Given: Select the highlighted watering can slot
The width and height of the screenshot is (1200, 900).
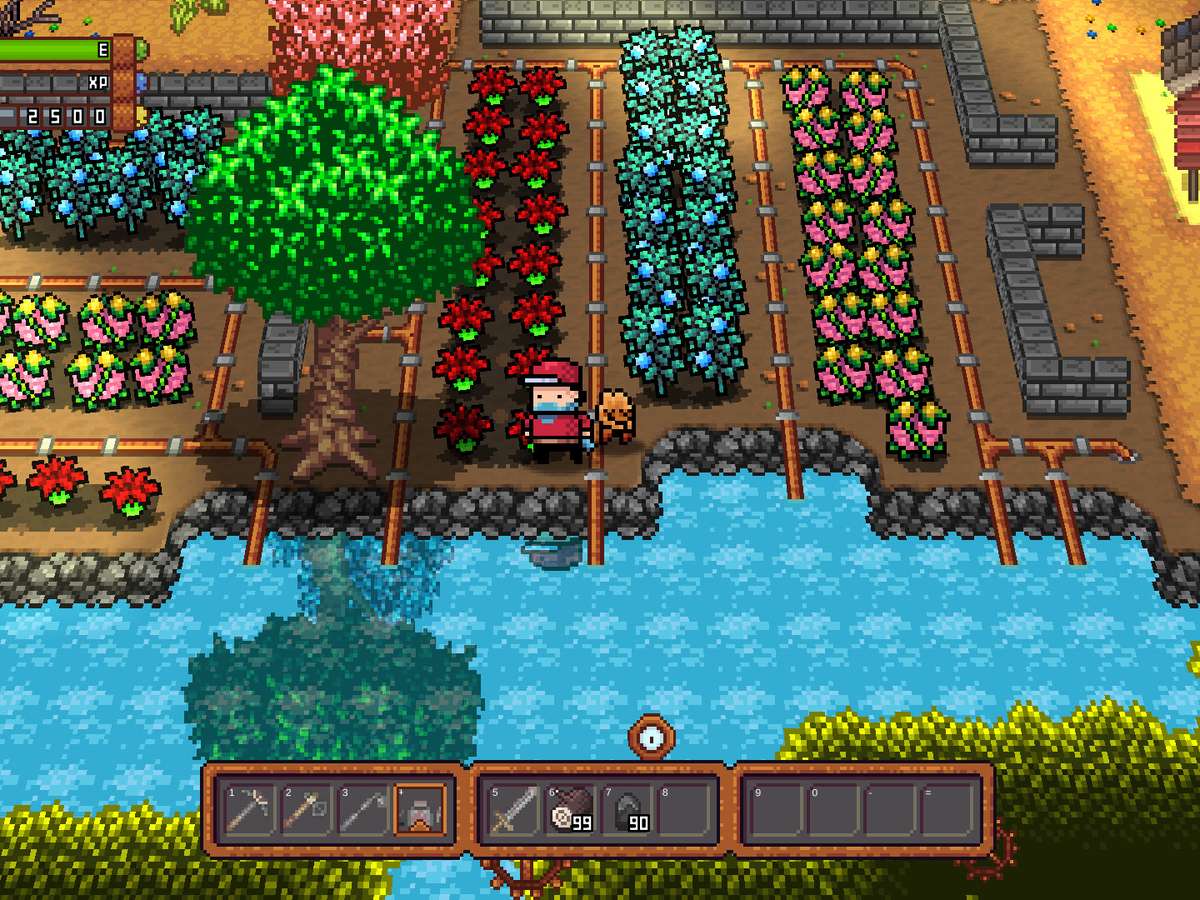Looking at the screenshot, I should (419, 809).
